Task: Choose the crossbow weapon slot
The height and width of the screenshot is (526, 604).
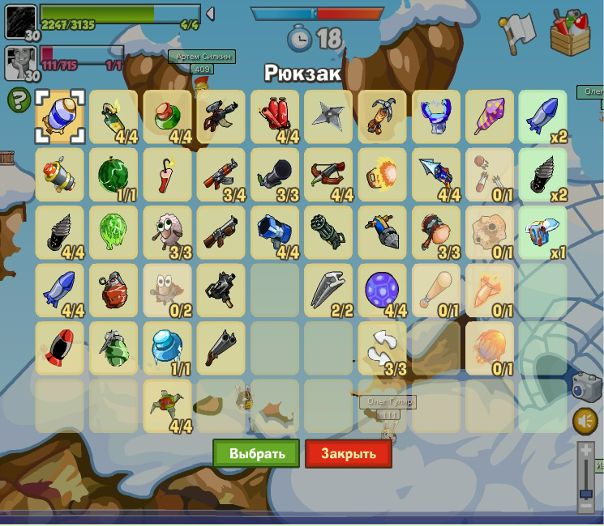Action: (329, 174)
